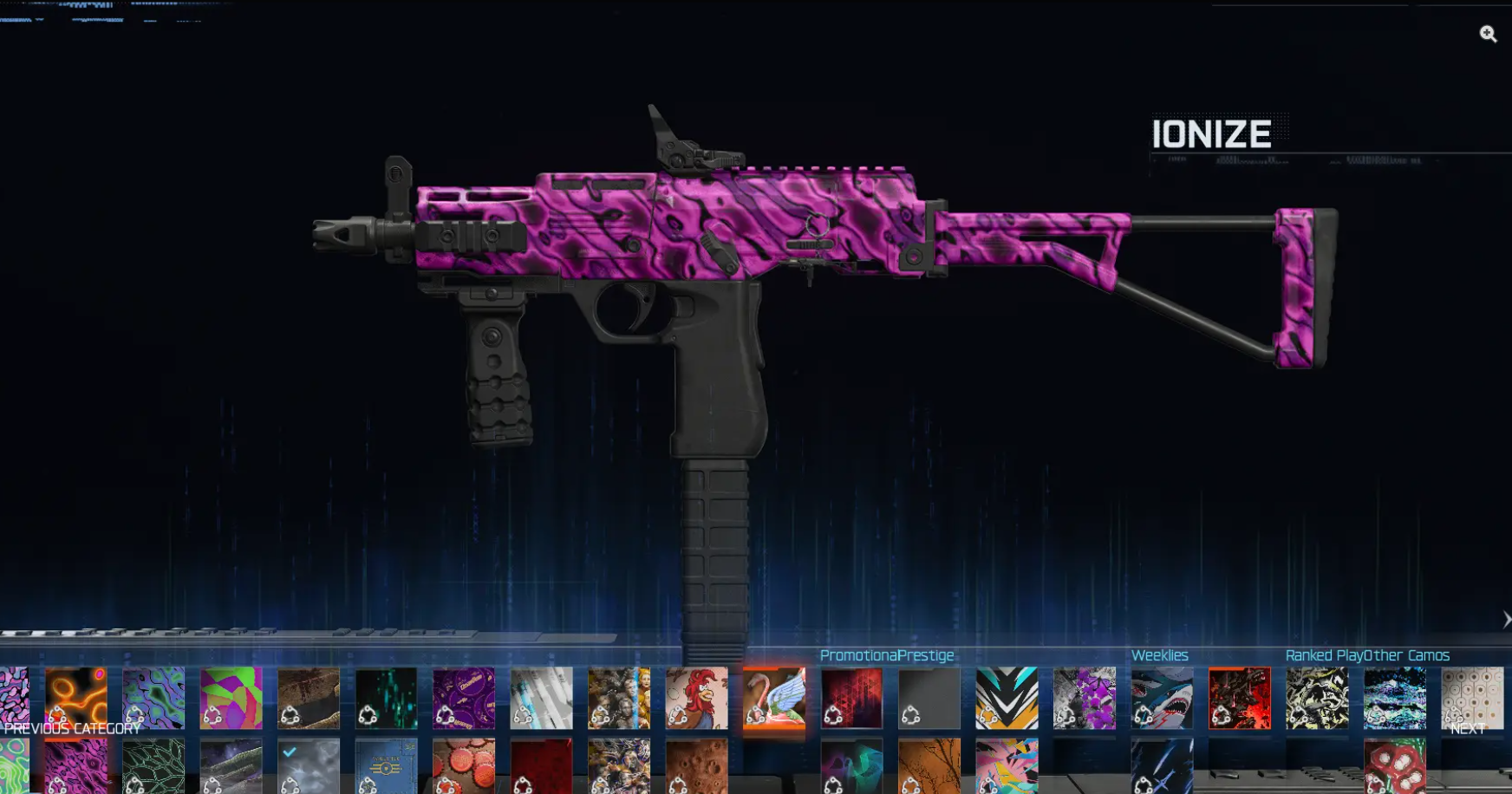Click the PREVIOUS CATEGORY button
1512x794 pixels.
(x=74, y=729)
